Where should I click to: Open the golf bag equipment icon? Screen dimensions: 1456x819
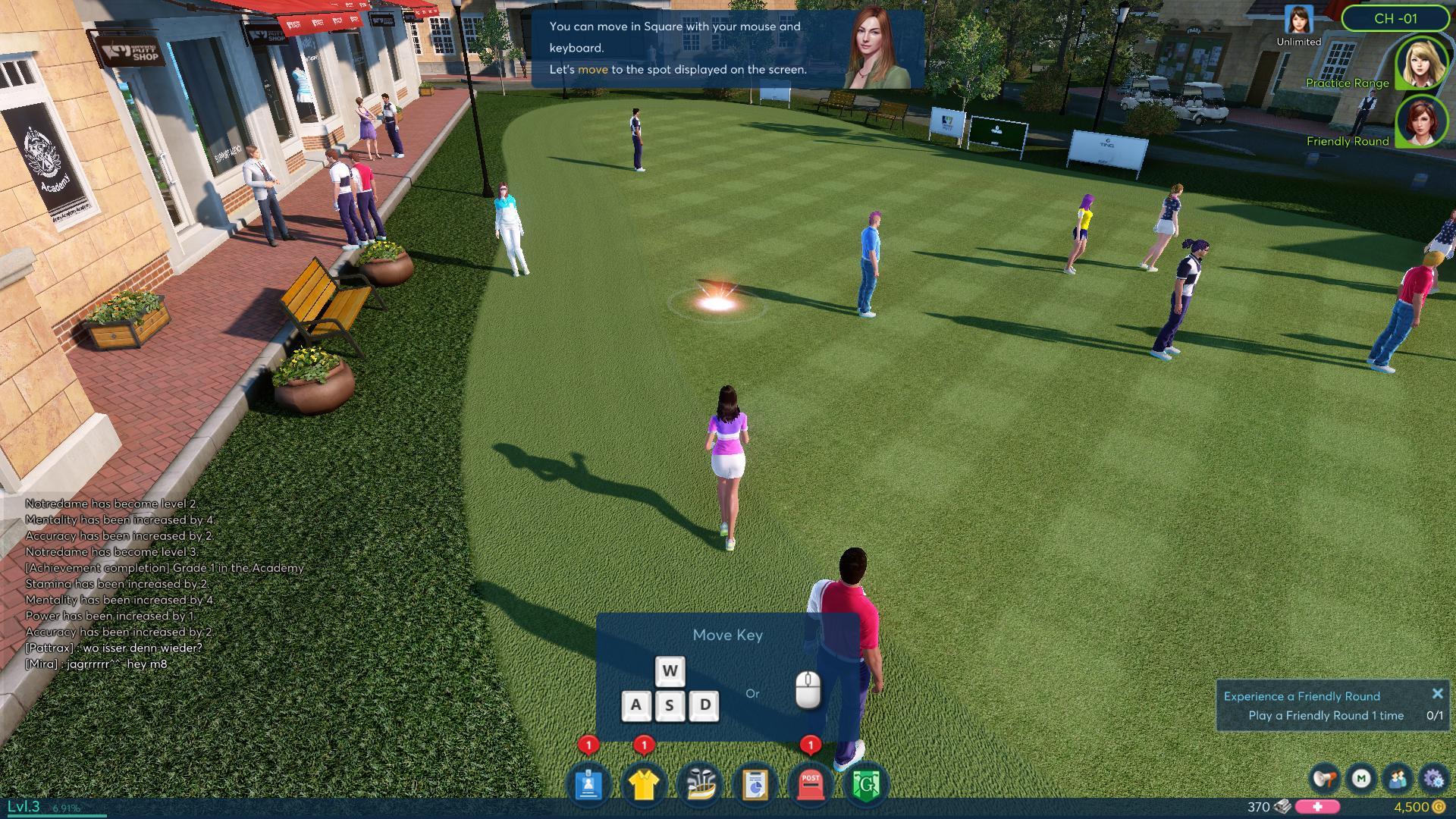[700, 785]
